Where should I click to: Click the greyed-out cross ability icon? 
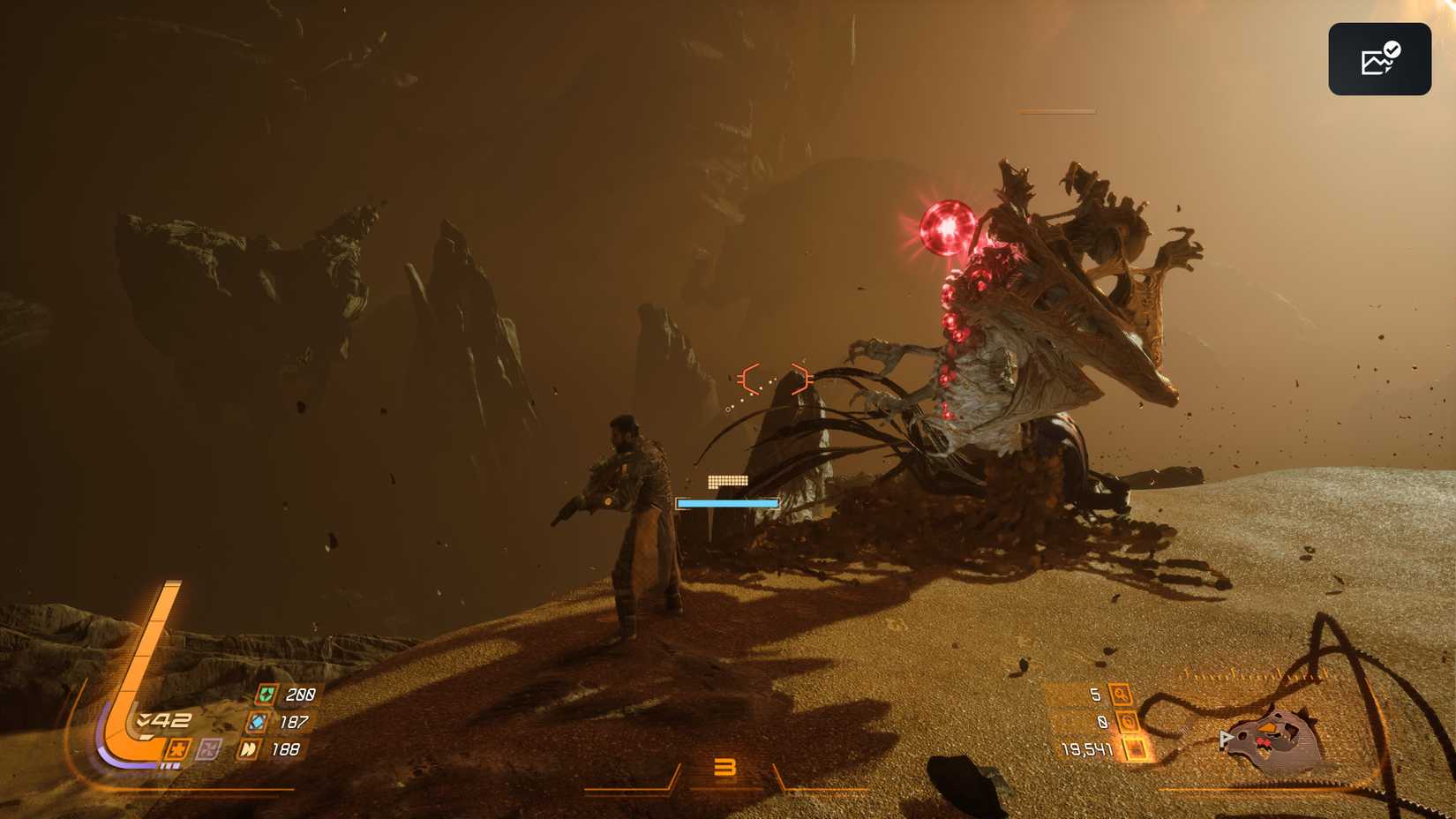point(207,750)
